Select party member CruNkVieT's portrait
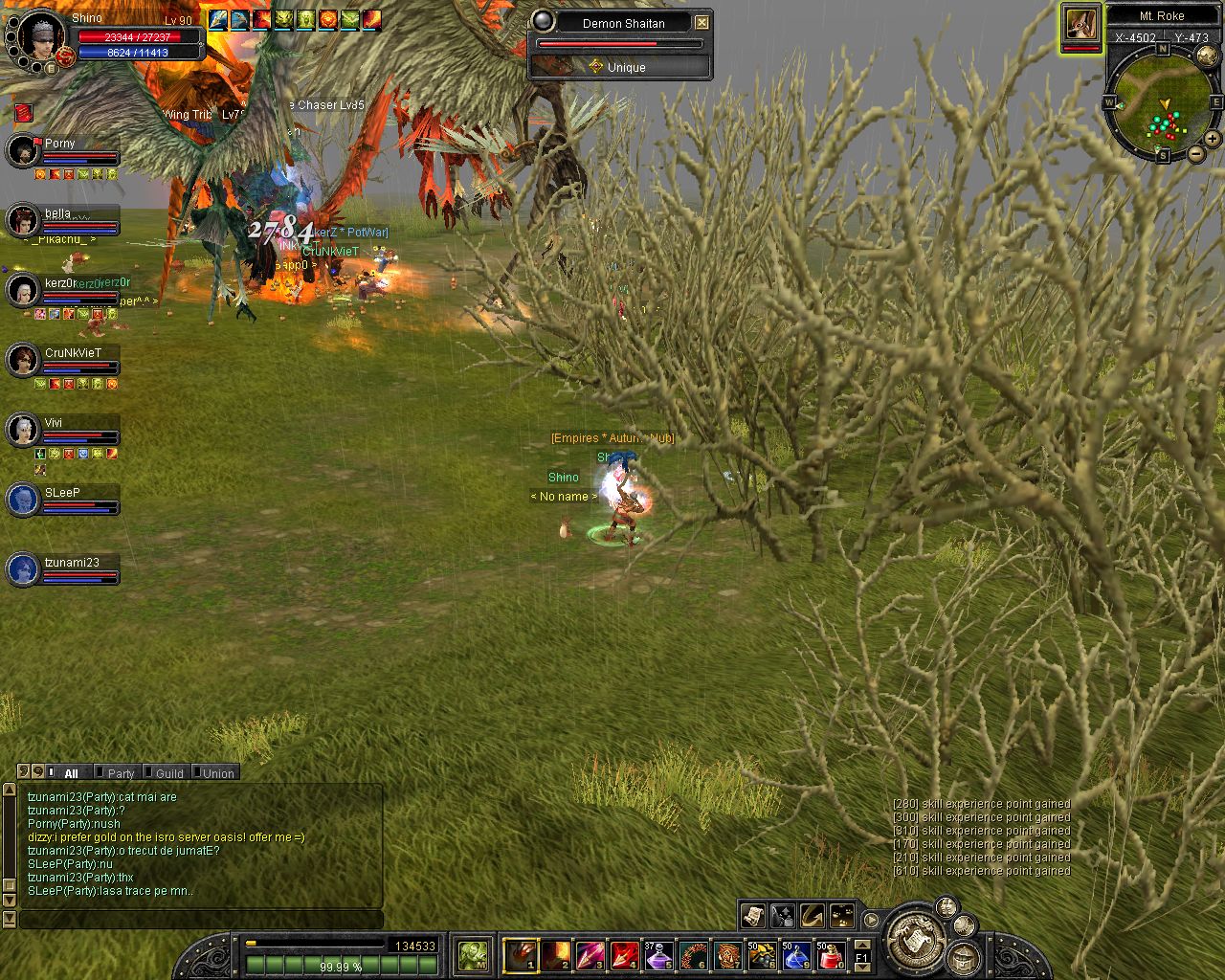Screen dimensions: 1225x980 point(22,361)
